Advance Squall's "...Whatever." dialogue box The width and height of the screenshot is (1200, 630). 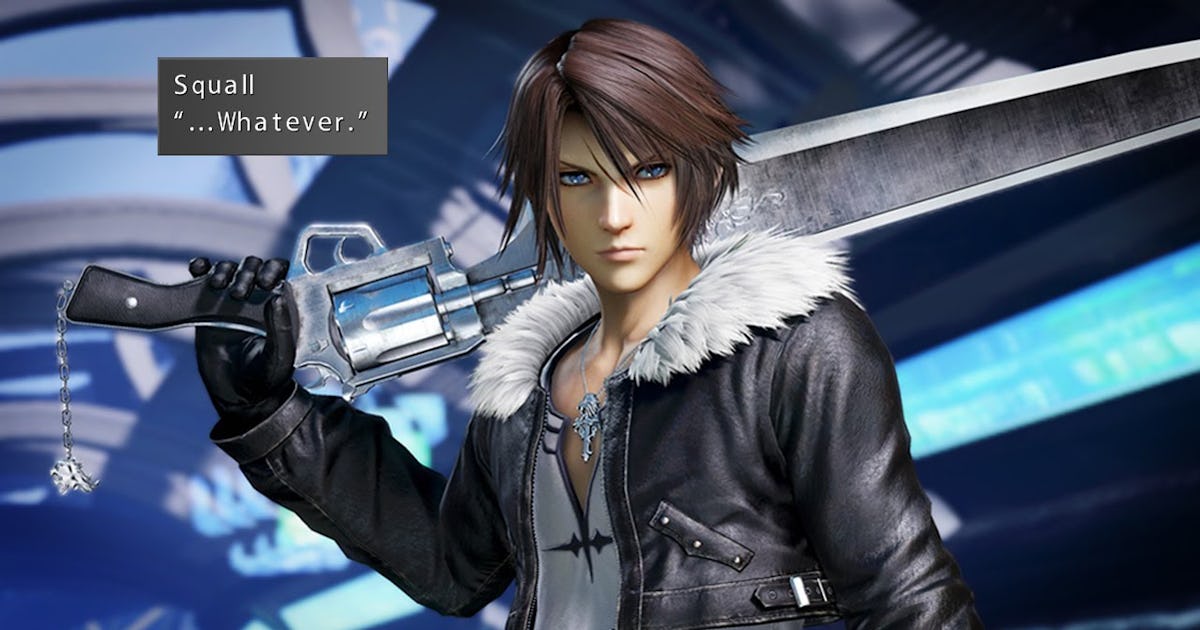[x=272, y=106]
